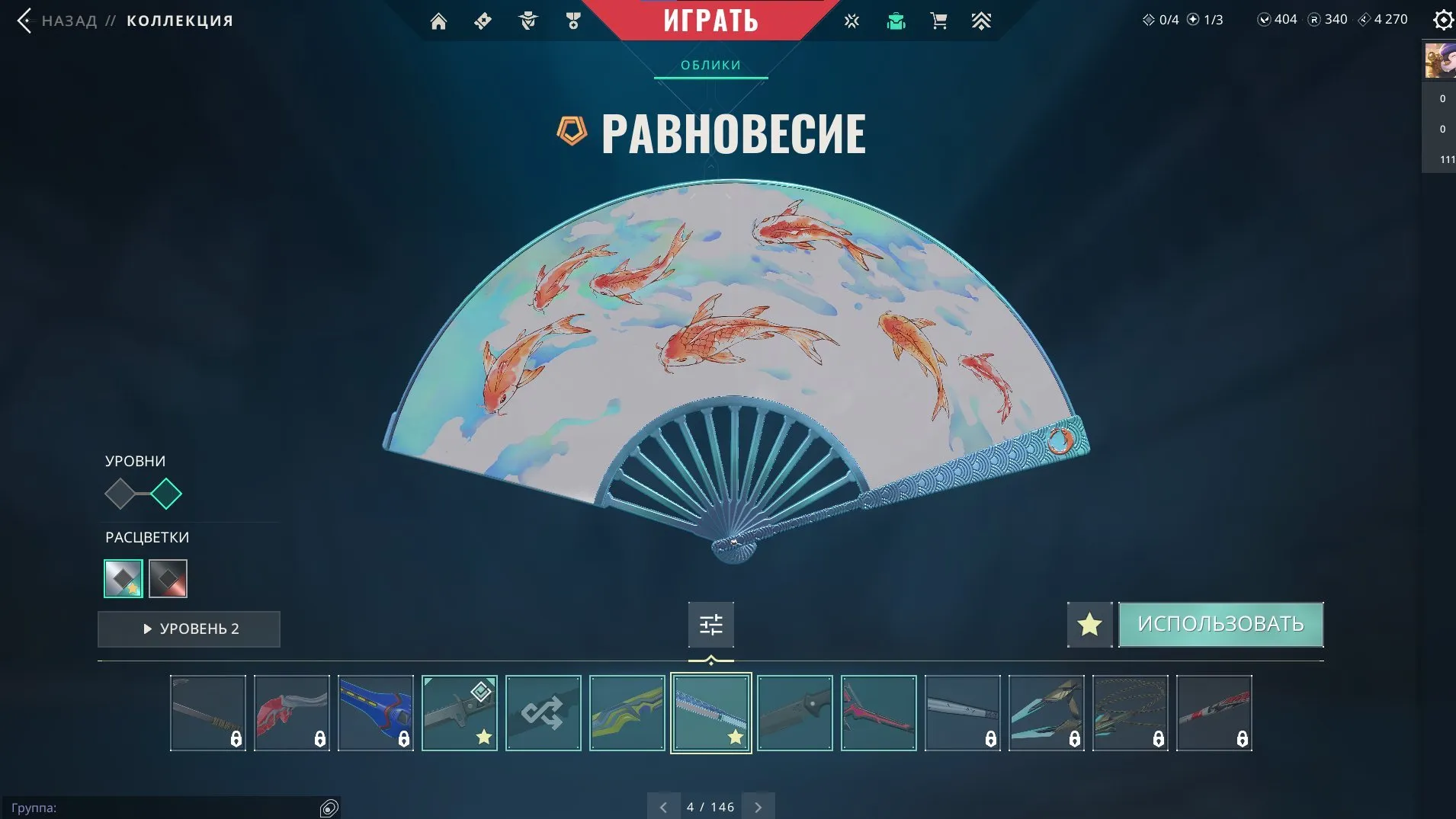Open weapon customization filter icon under the fan
Image resolution: width=1456 pixels, height=819 pixels.
point(710,624)
